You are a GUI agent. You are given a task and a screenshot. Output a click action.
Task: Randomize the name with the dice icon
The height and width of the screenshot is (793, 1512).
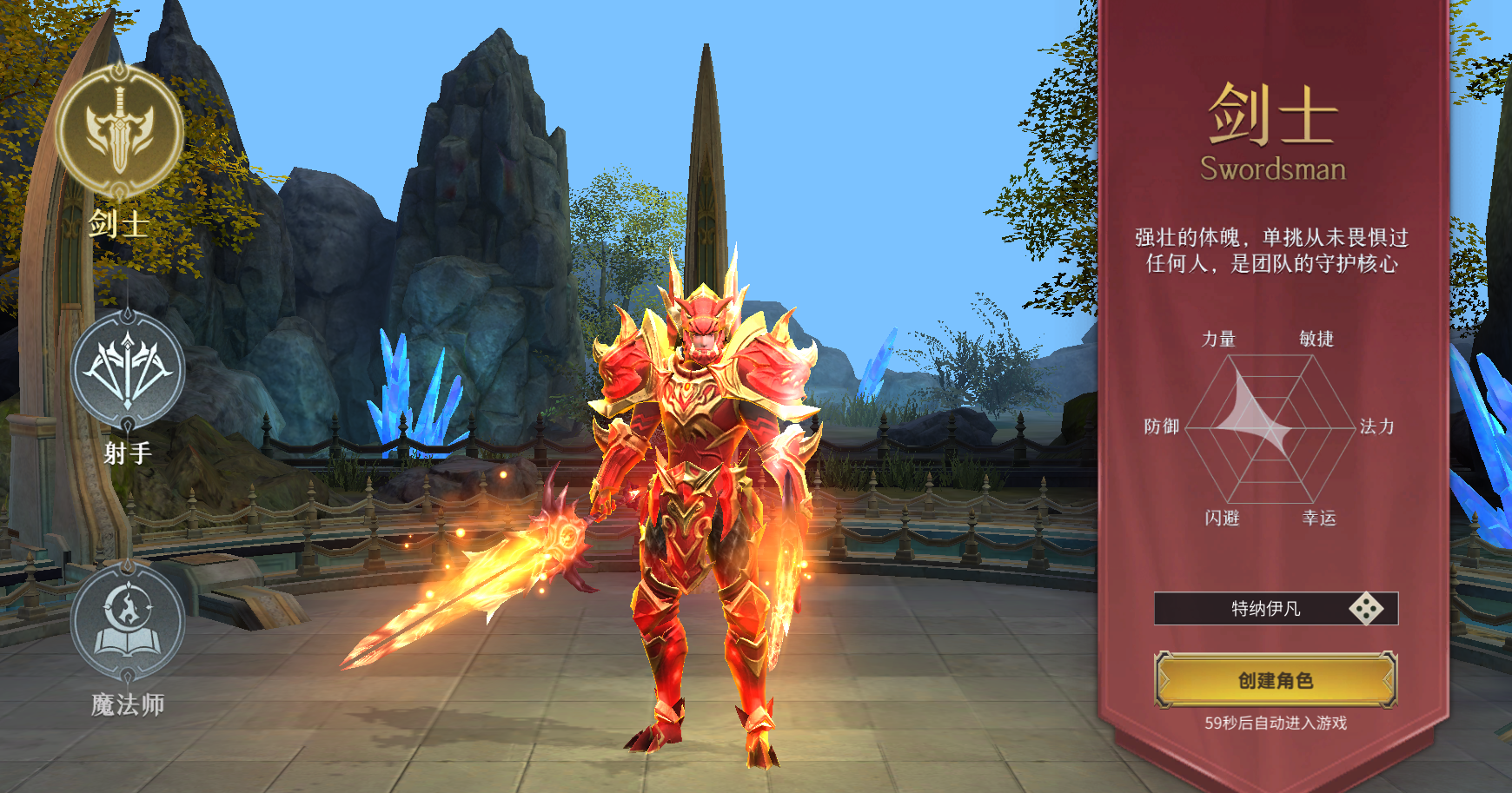coord(1365,609)
